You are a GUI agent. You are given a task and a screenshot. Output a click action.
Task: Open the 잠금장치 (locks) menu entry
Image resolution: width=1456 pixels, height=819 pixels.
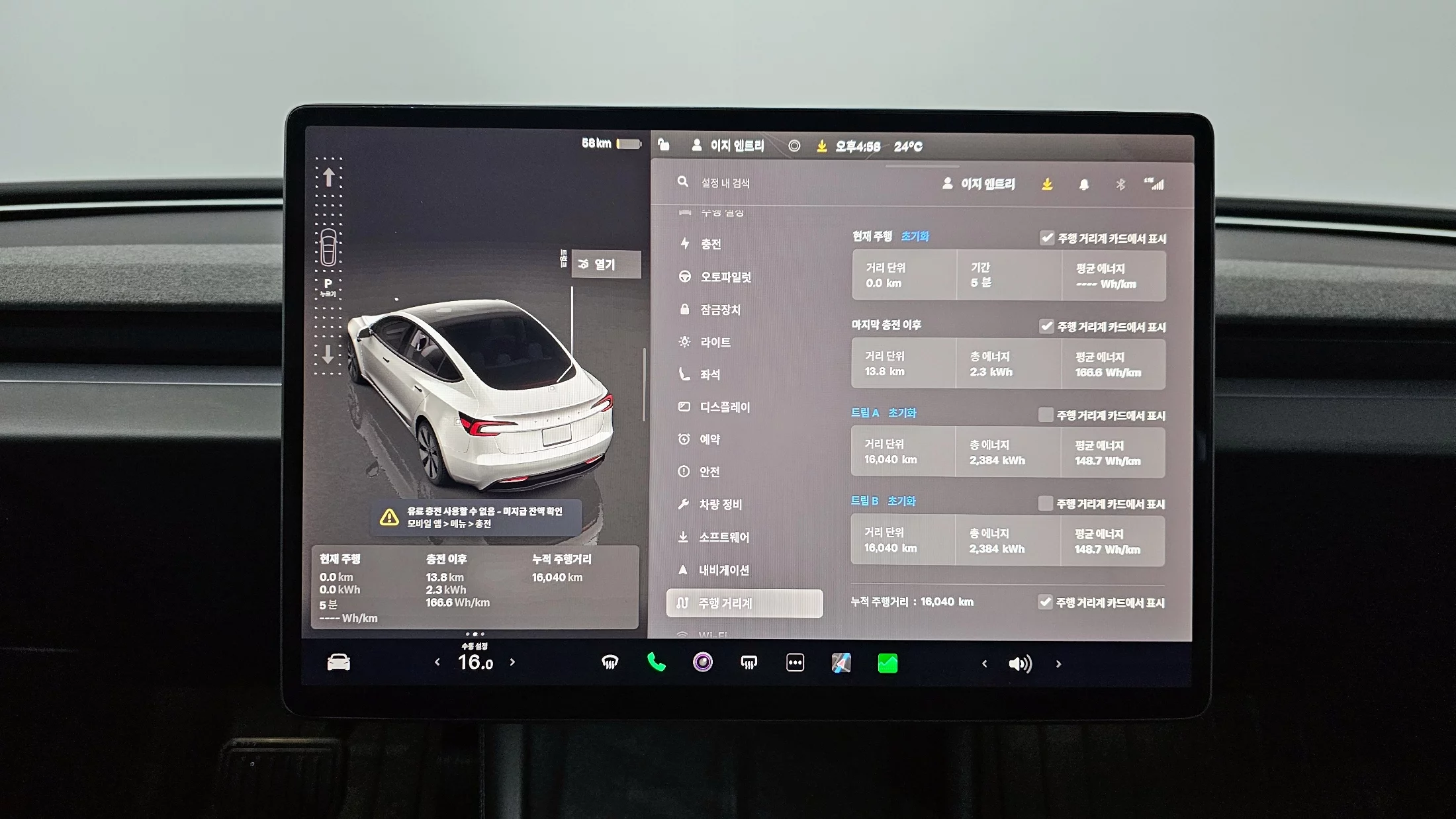(x=720, y=310)
